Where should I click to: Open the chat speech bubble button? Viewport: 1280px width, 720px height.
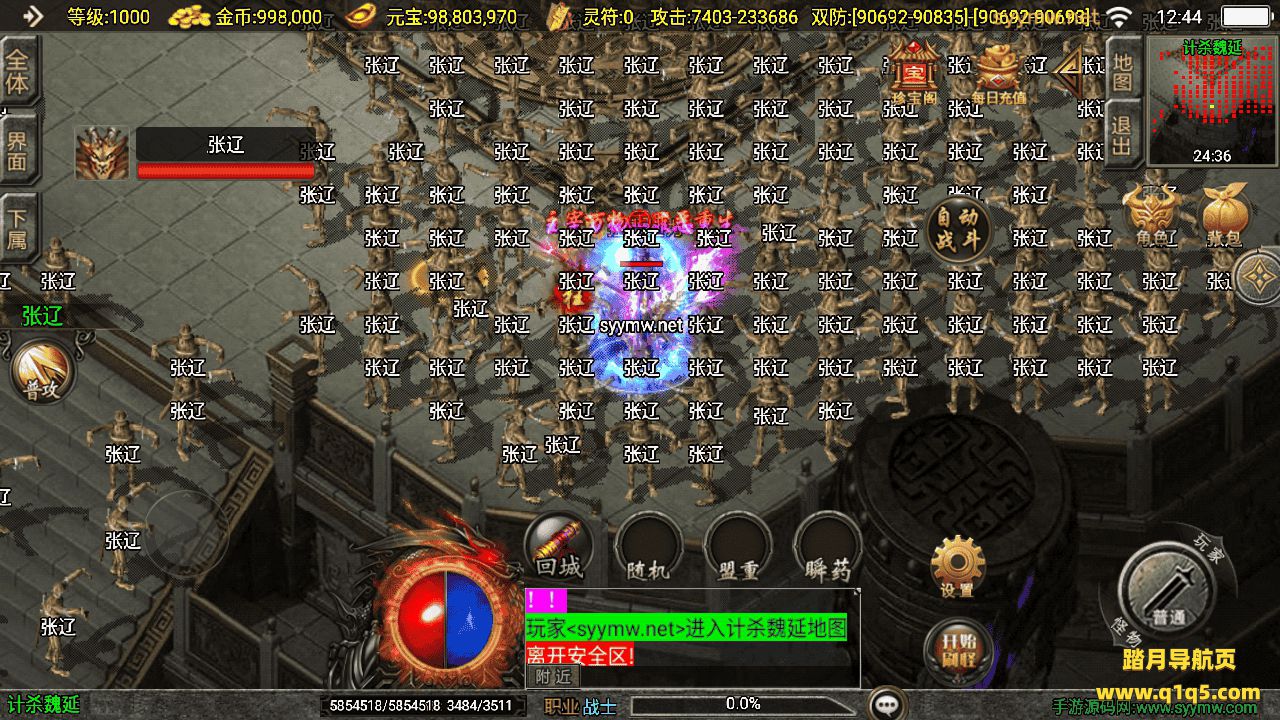[x=886, y=704]
